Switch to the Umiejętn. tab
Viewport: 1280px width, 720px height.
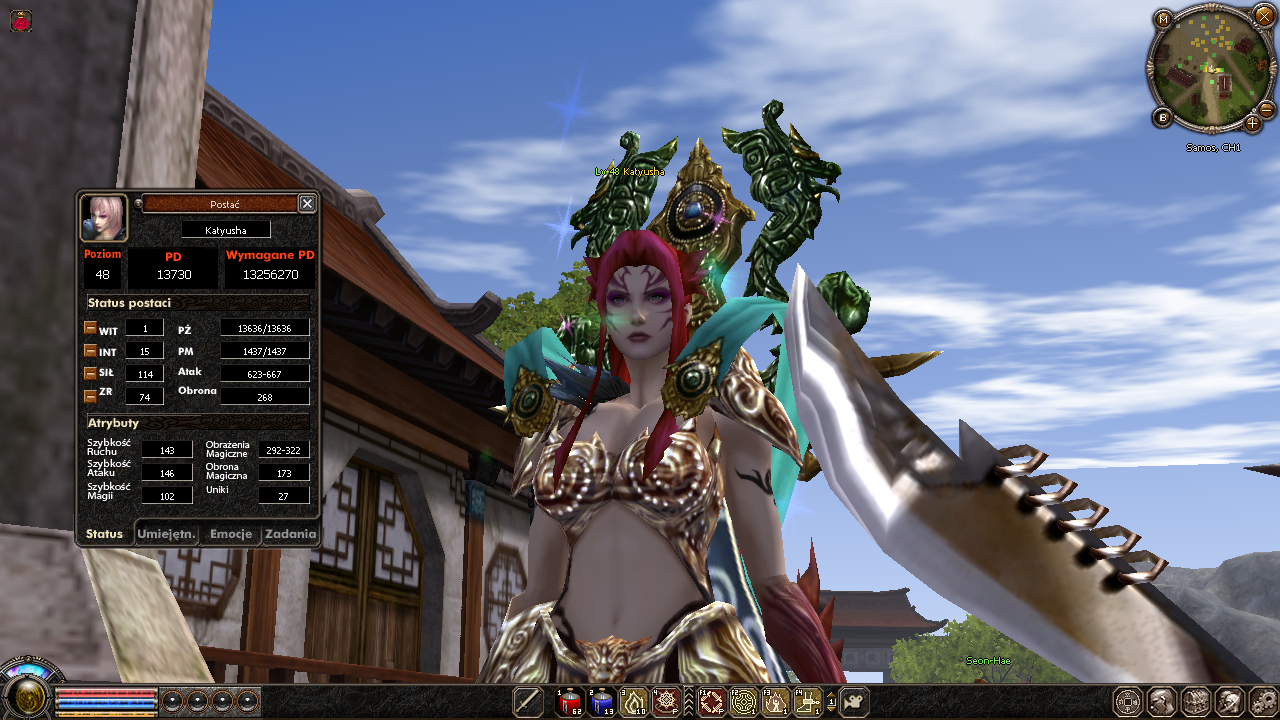coord(166,534)
